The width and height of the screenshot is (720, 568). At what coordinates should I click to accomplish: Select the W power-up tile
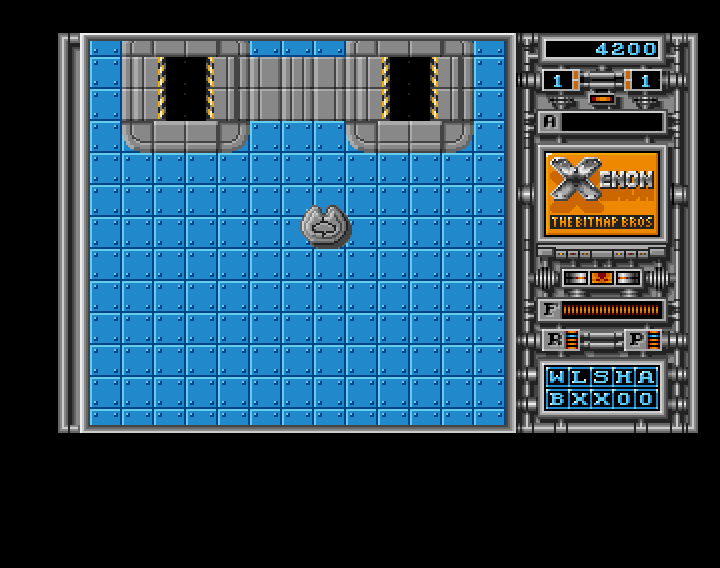coord(556,377)
